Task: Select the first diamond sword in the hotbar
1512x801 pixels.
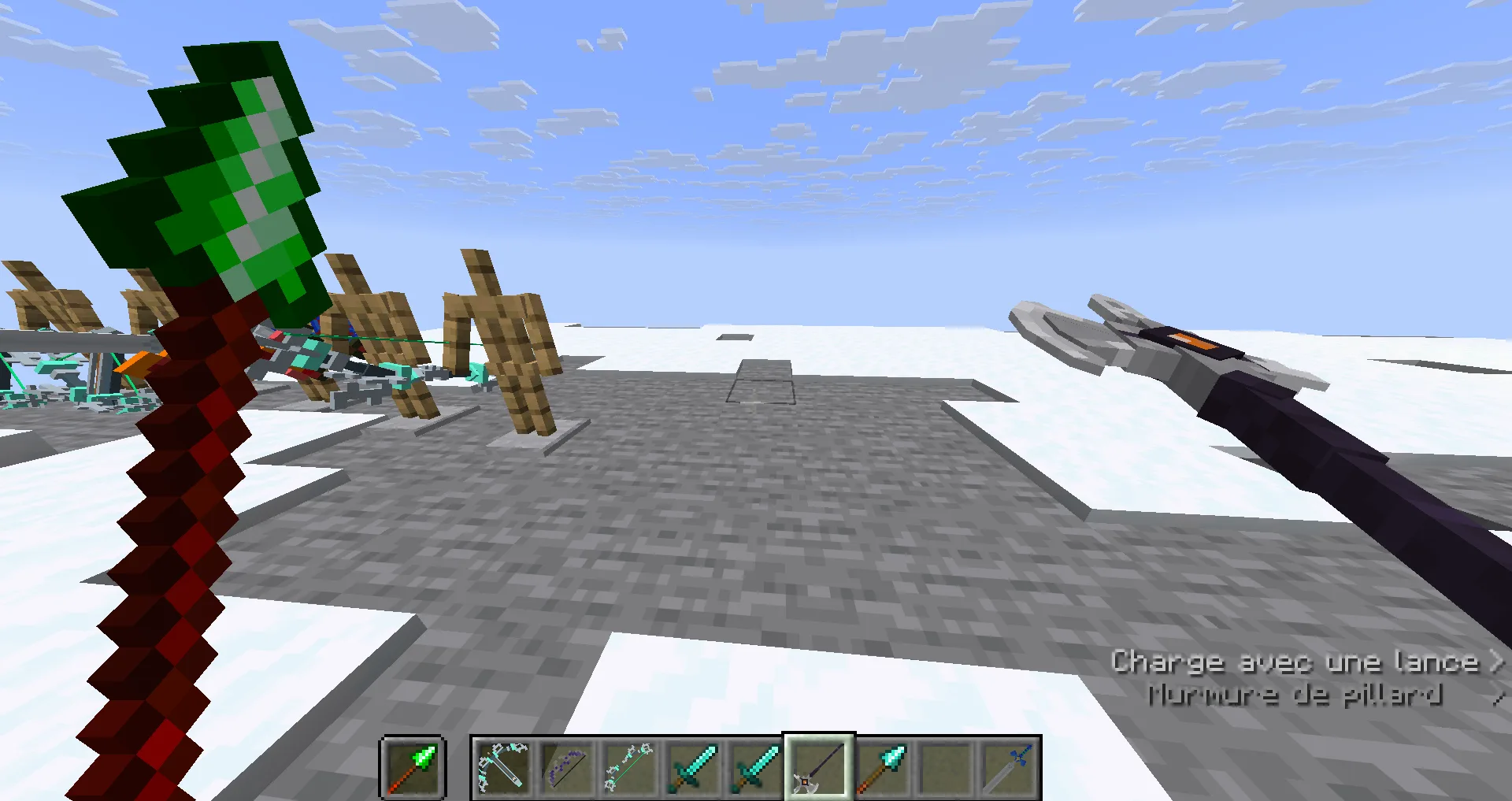Action: click(x=691, y=768)
